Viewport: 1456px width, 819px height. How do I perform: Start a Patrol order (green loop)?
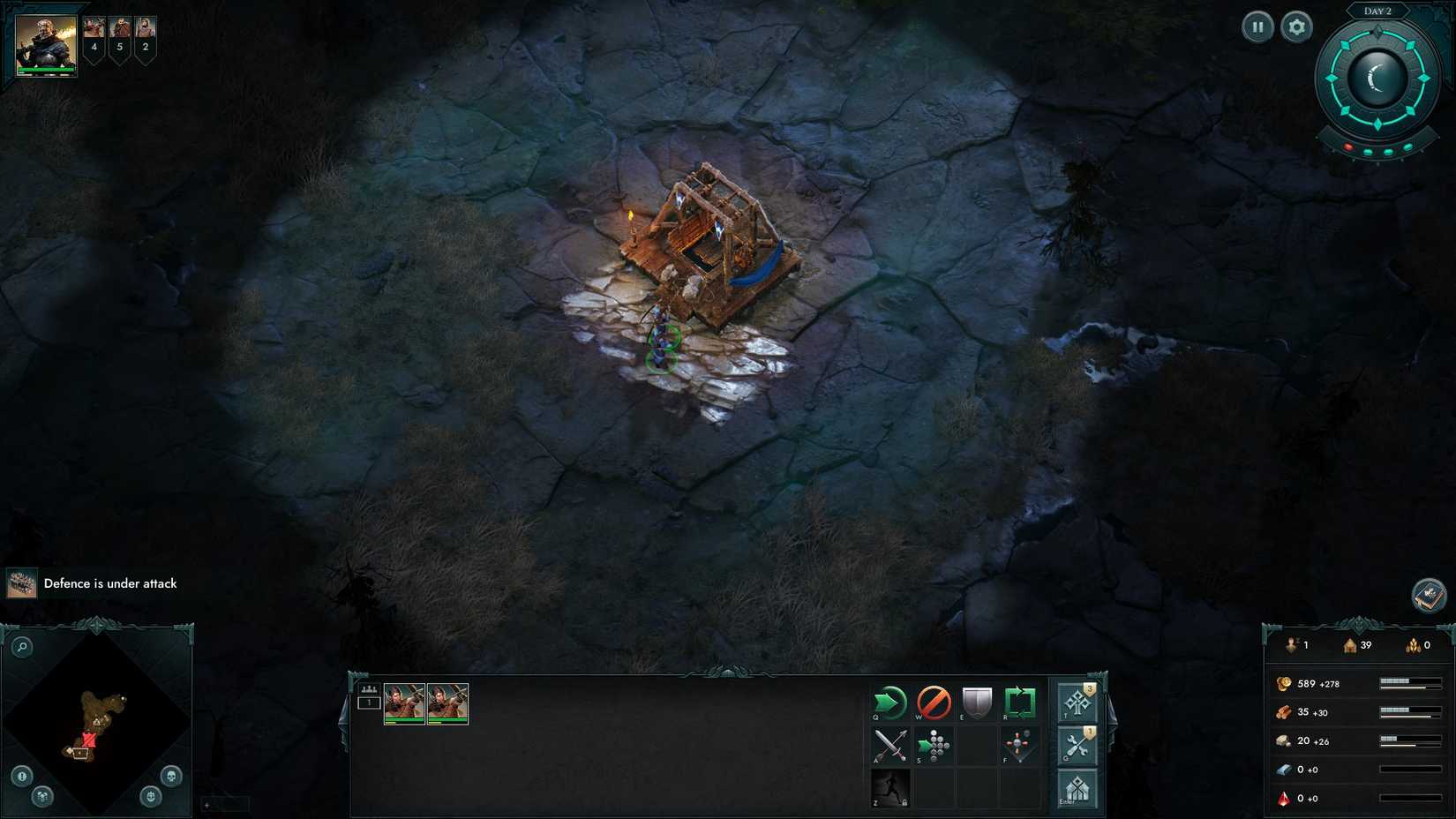(x=1021, y=702)
